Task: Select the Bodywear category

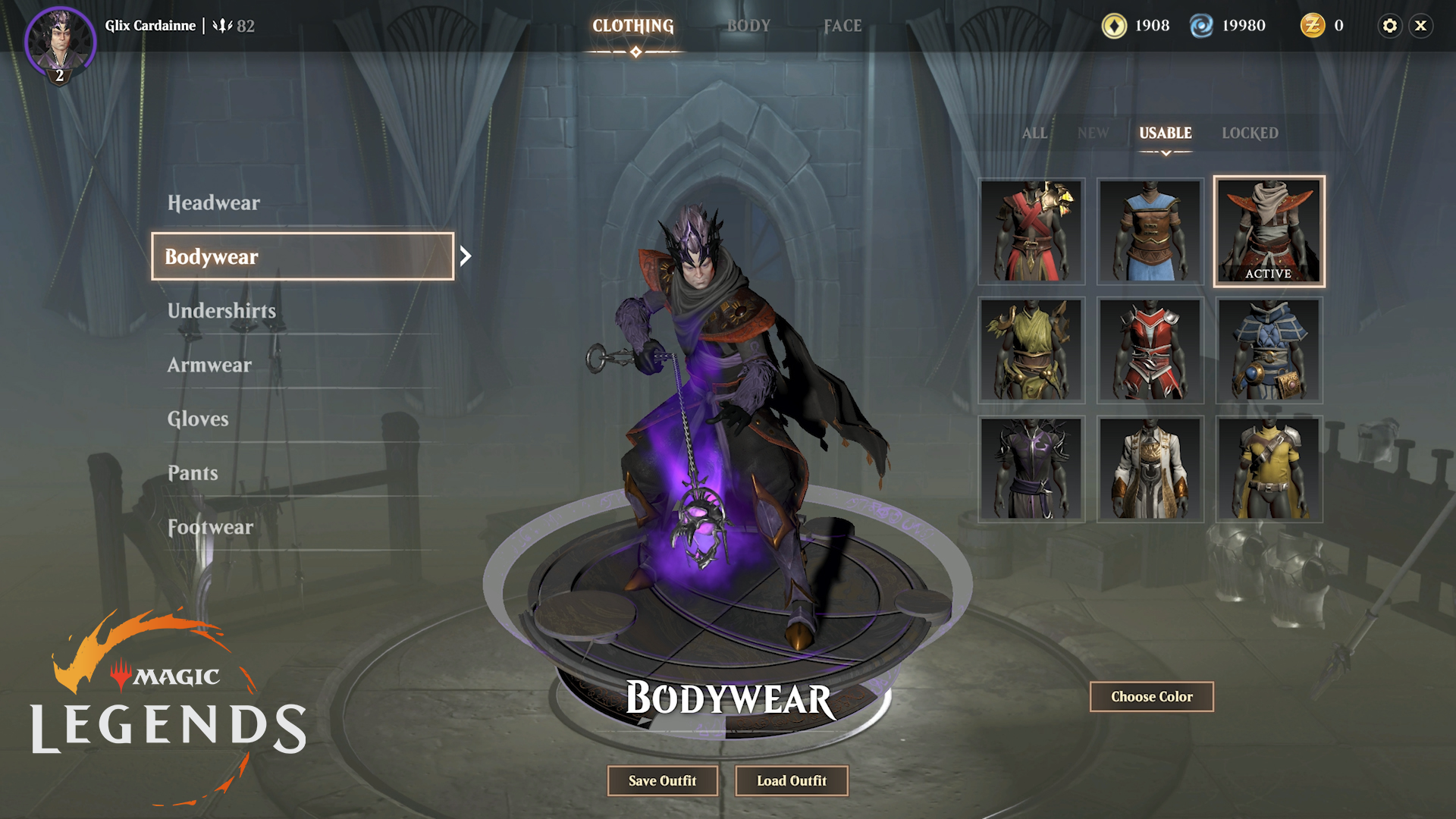Action: [303, 256]
